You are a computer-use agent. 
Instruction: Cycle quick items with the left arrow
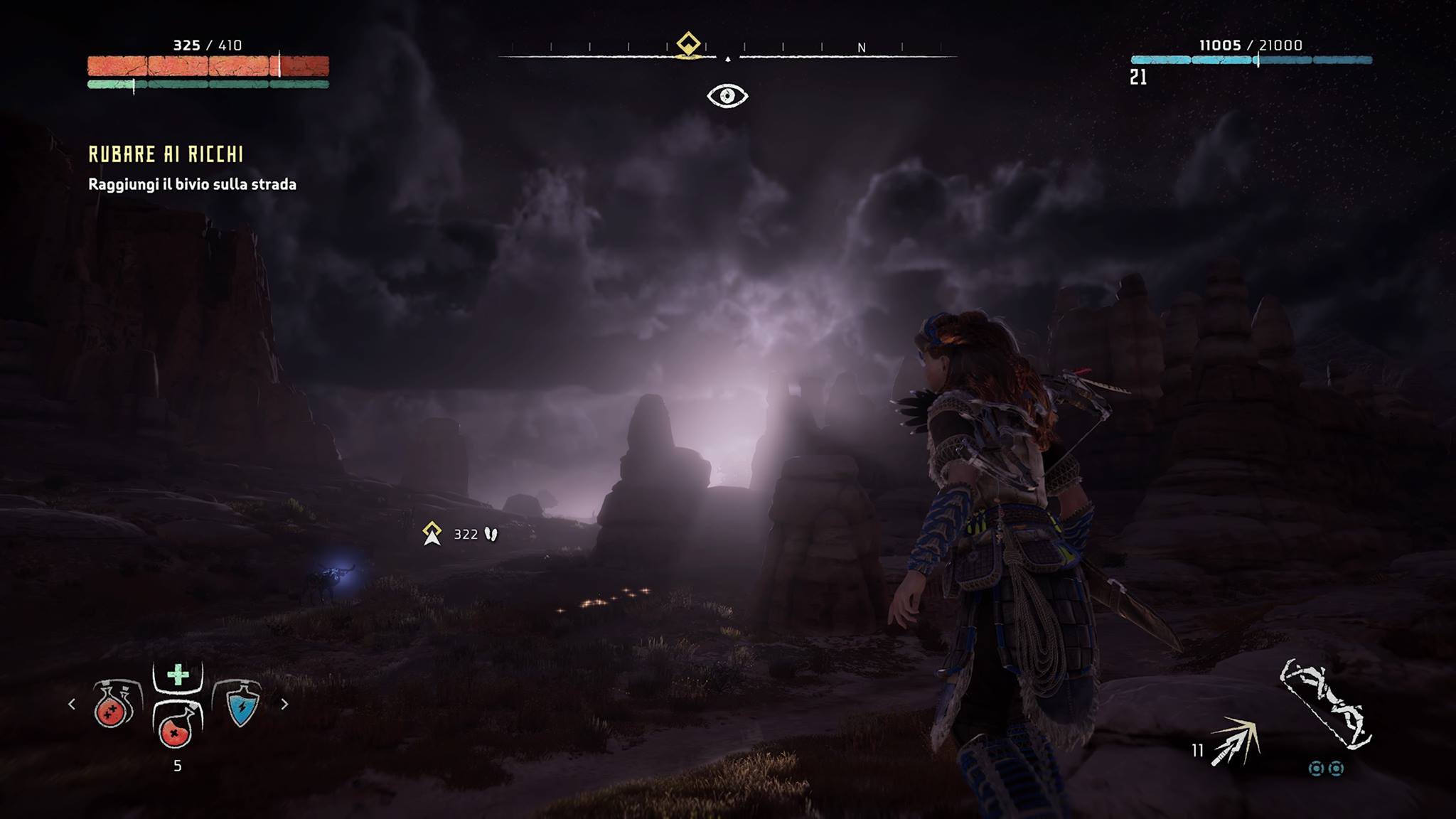(x=72, y=704)
